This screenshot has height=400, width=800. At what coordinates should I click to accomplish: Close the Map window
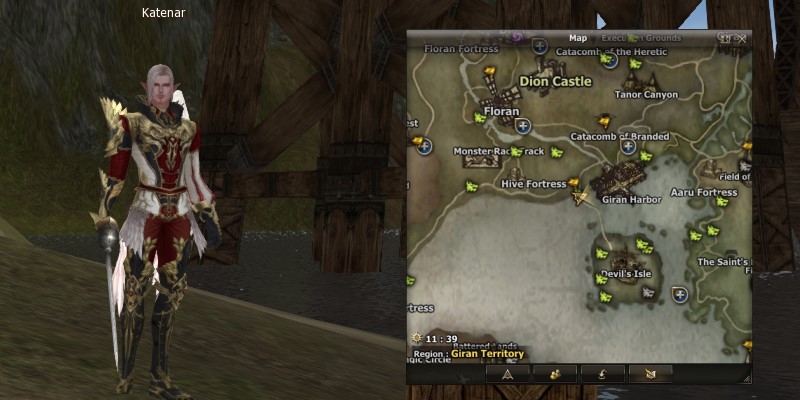(x=741, y=38)
